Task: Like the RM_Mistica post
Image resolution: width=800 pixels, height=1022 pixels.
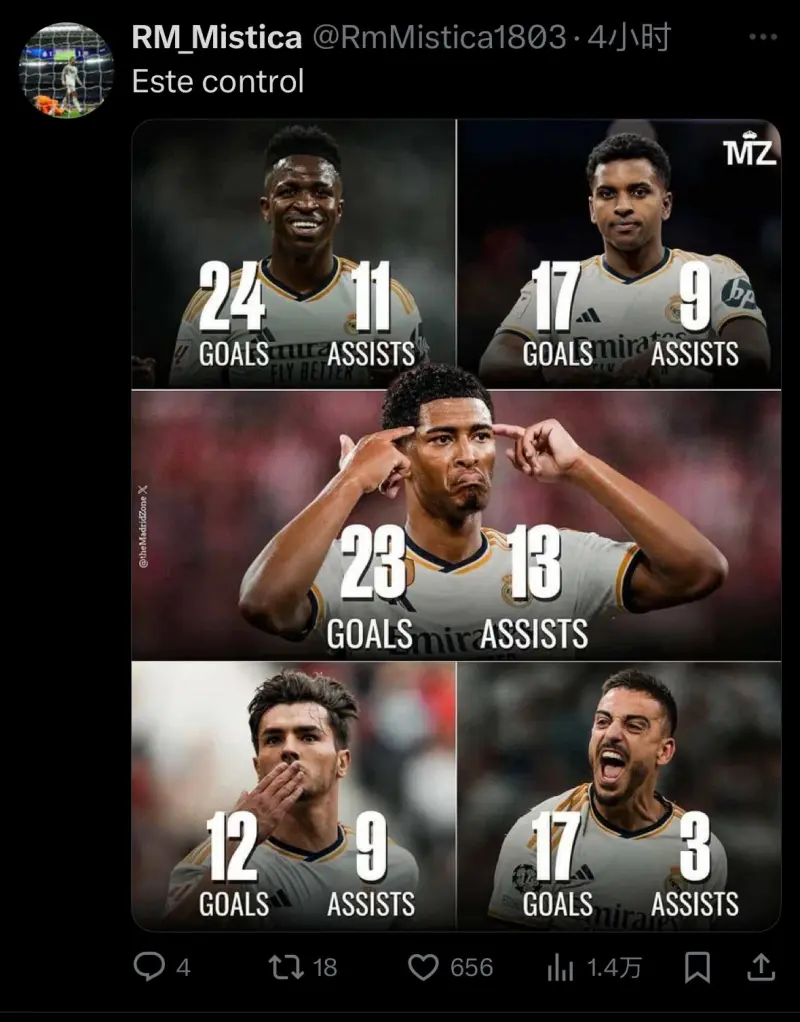Action: click(424, 967)
